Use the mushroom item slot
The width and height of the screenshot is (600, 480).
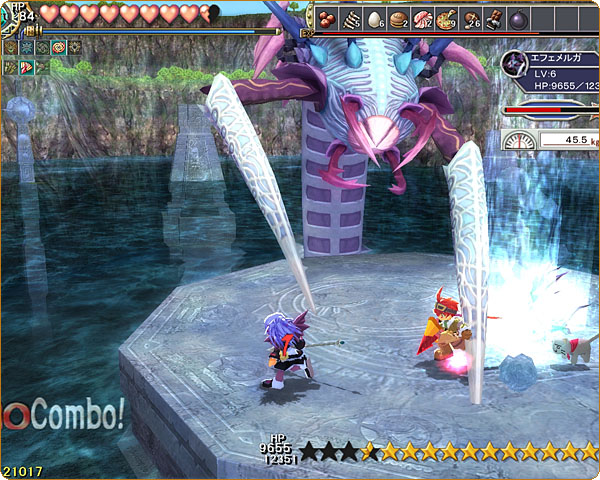[x=470, y=18]
